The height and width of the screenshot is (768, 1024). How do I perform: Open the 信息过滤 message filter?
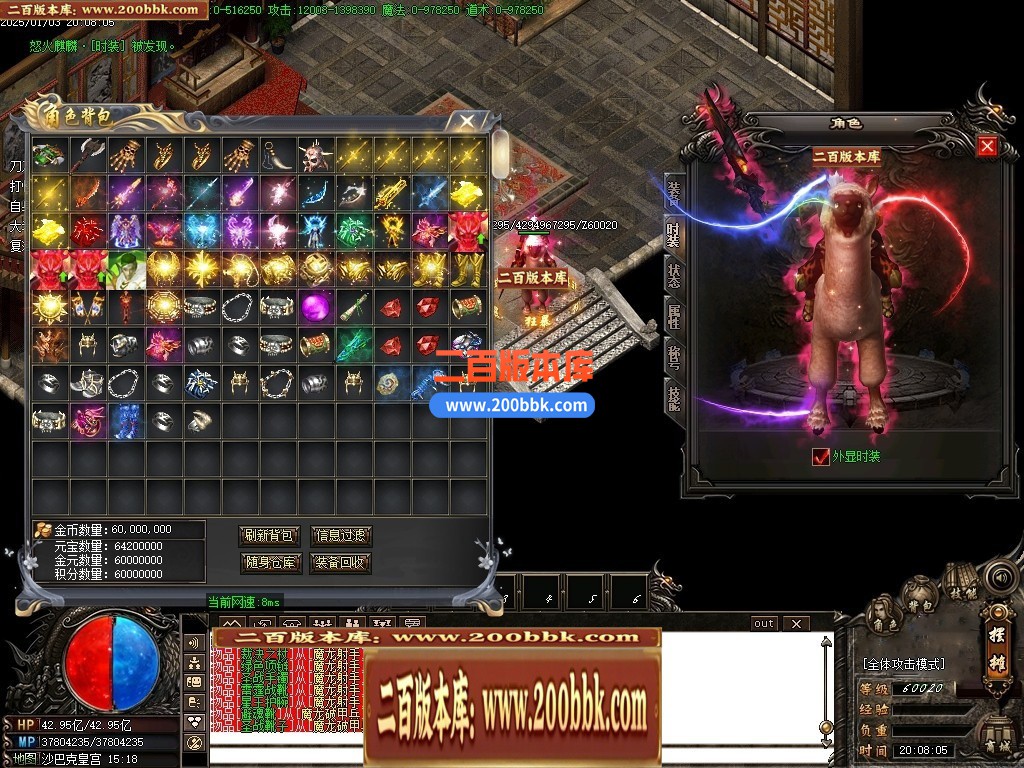pos(341,536)
